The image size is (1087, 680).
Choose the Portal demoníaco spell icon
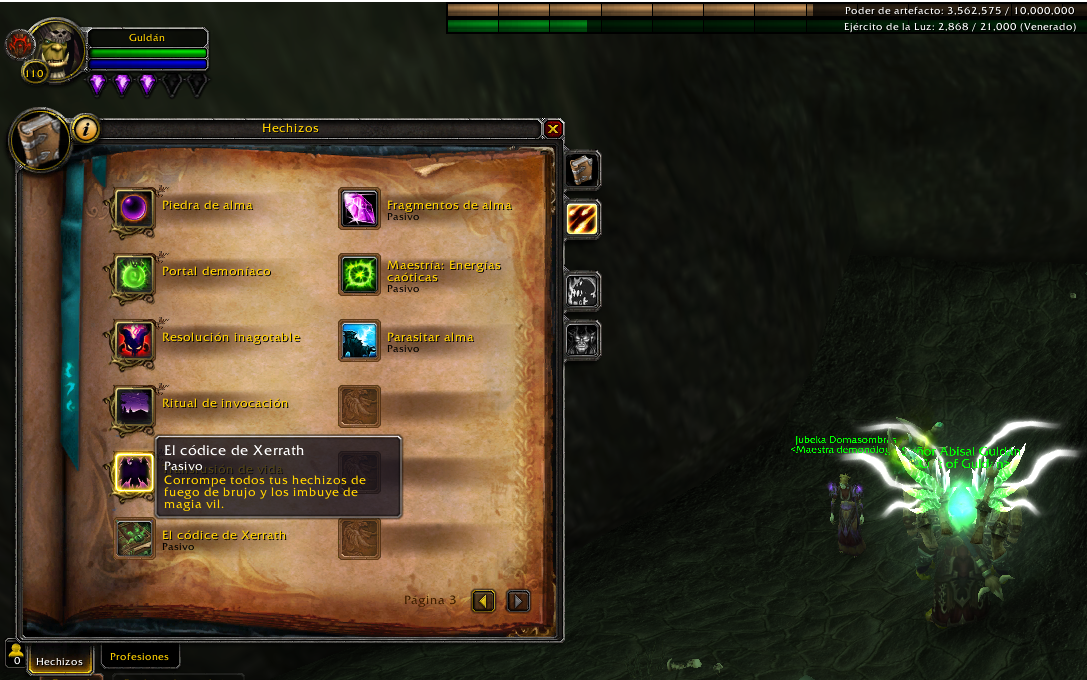133,274
